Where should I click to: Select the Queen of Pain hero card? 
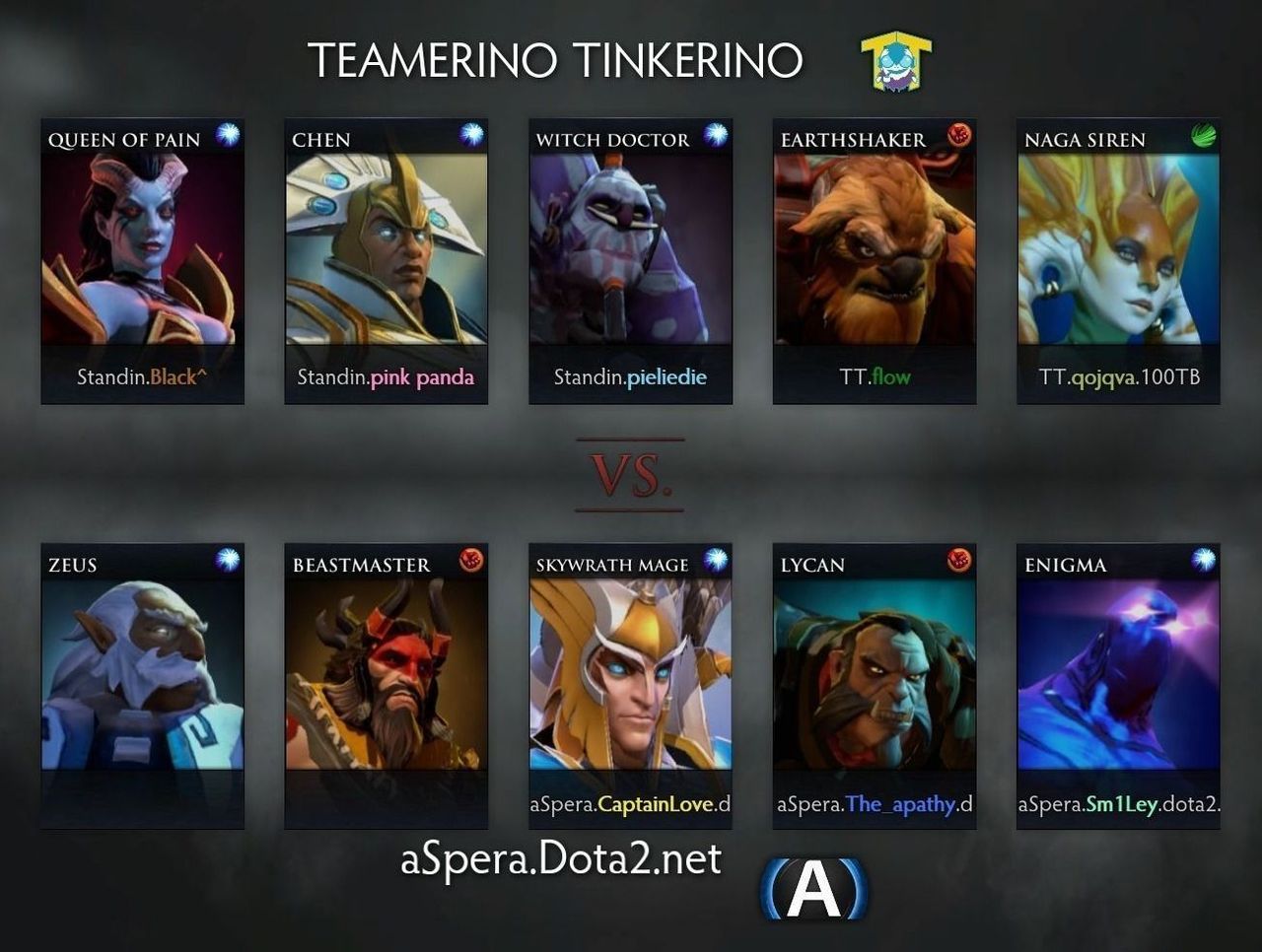tap(142, 261)
